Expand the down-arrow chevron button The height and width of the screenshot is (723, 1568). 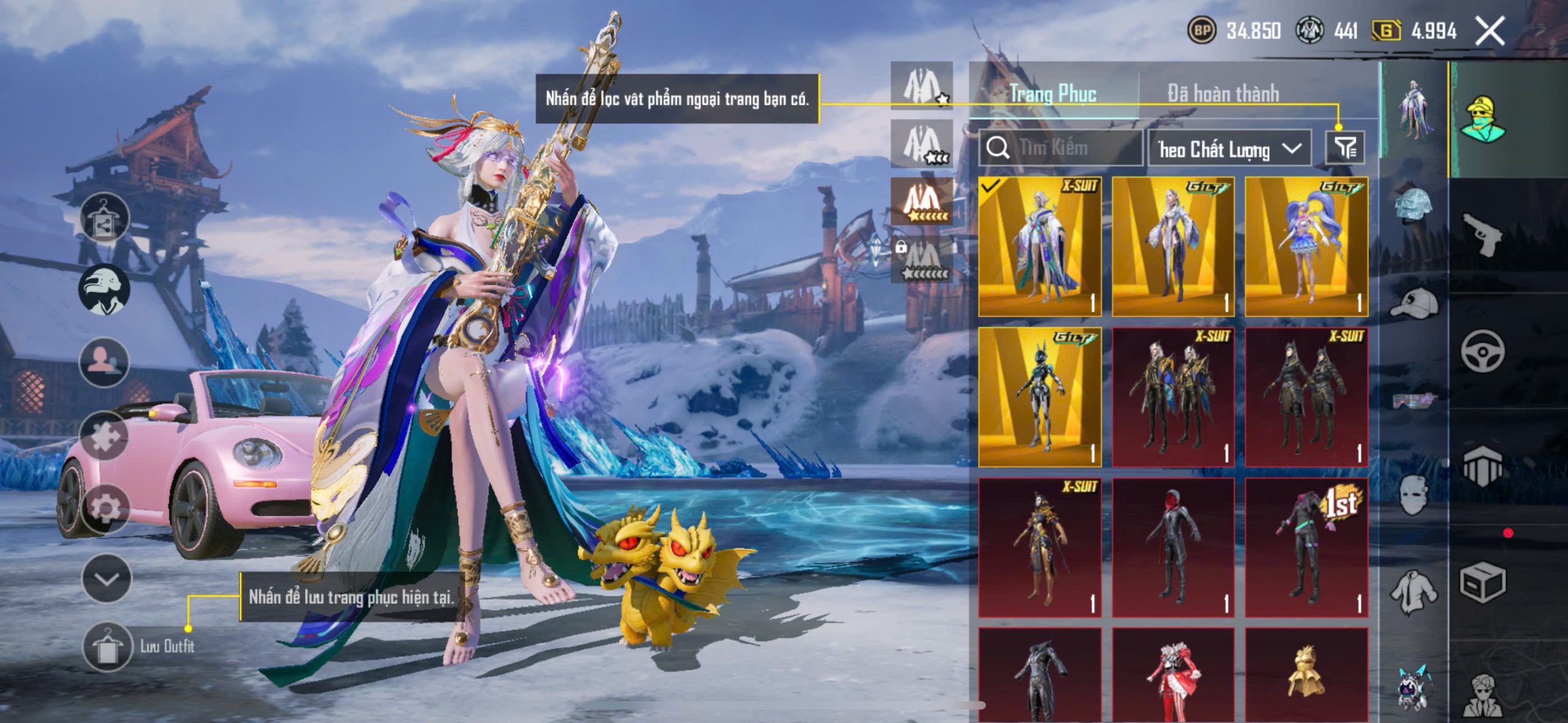pos(107,579)
